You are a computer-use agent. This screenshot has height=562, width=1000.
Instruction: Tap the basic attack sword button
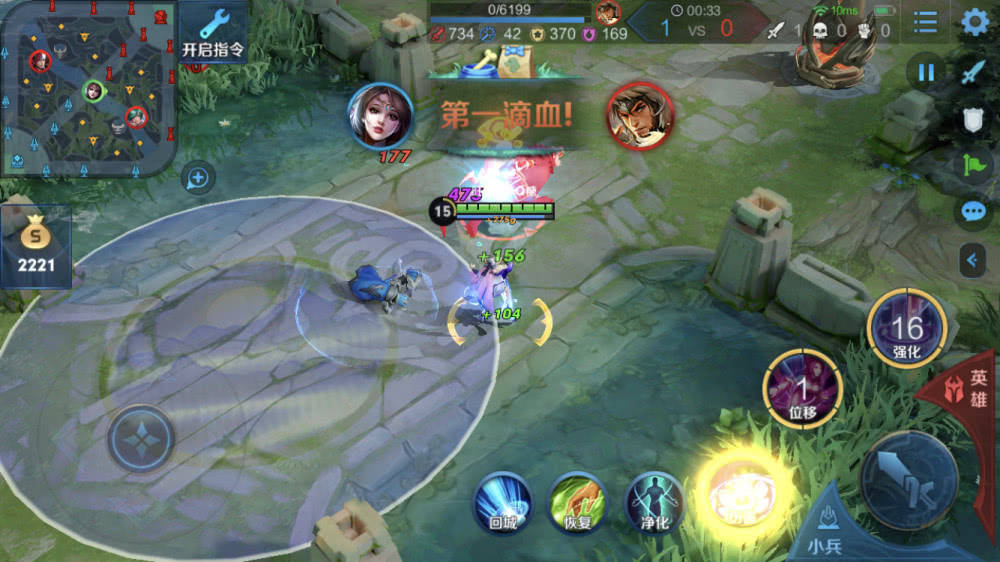(x=909, y=480)
